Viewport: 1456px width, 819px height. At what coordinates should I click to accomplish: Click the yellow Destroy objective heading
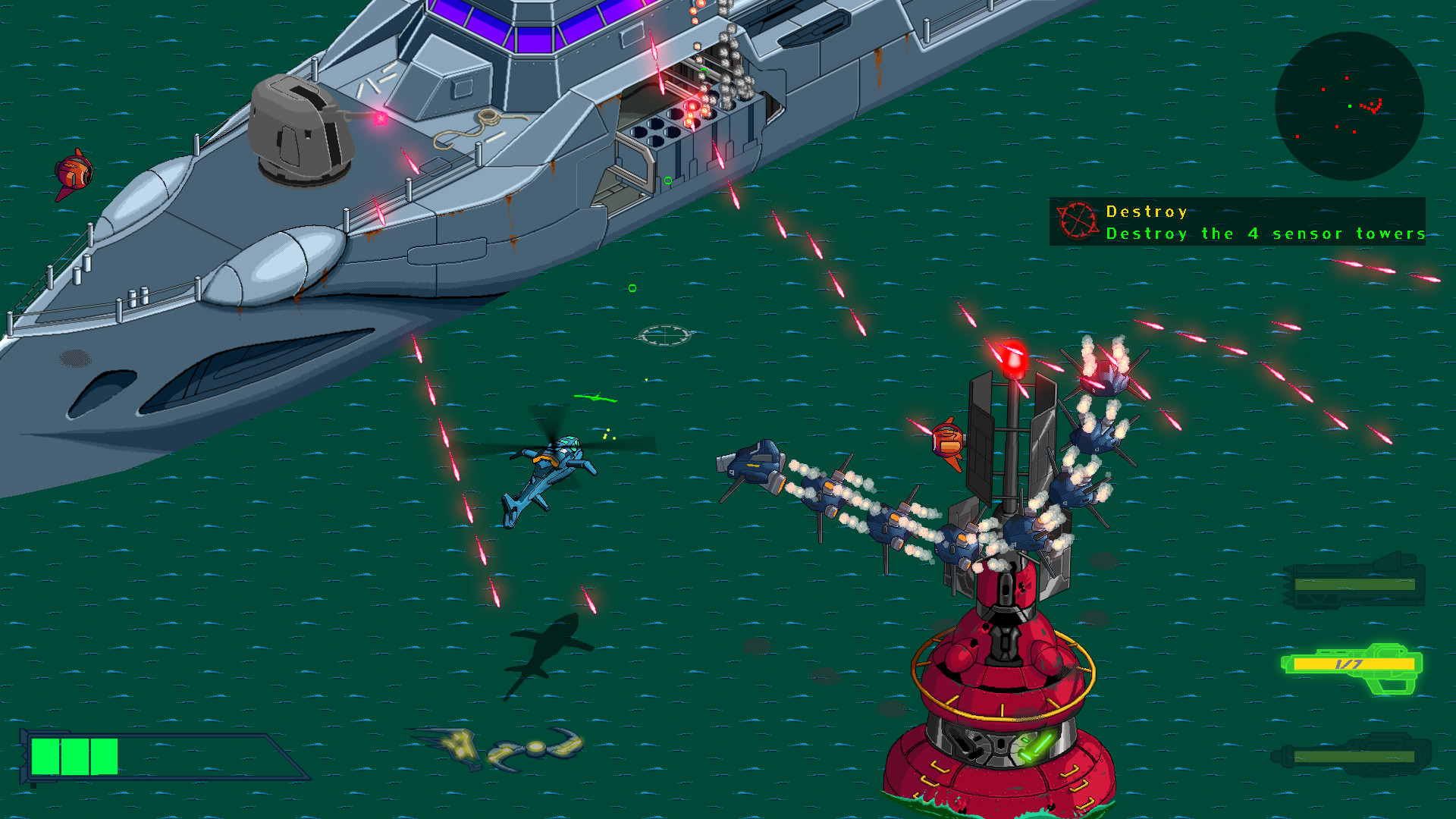pyautogui.click(x=1145, y=212)
